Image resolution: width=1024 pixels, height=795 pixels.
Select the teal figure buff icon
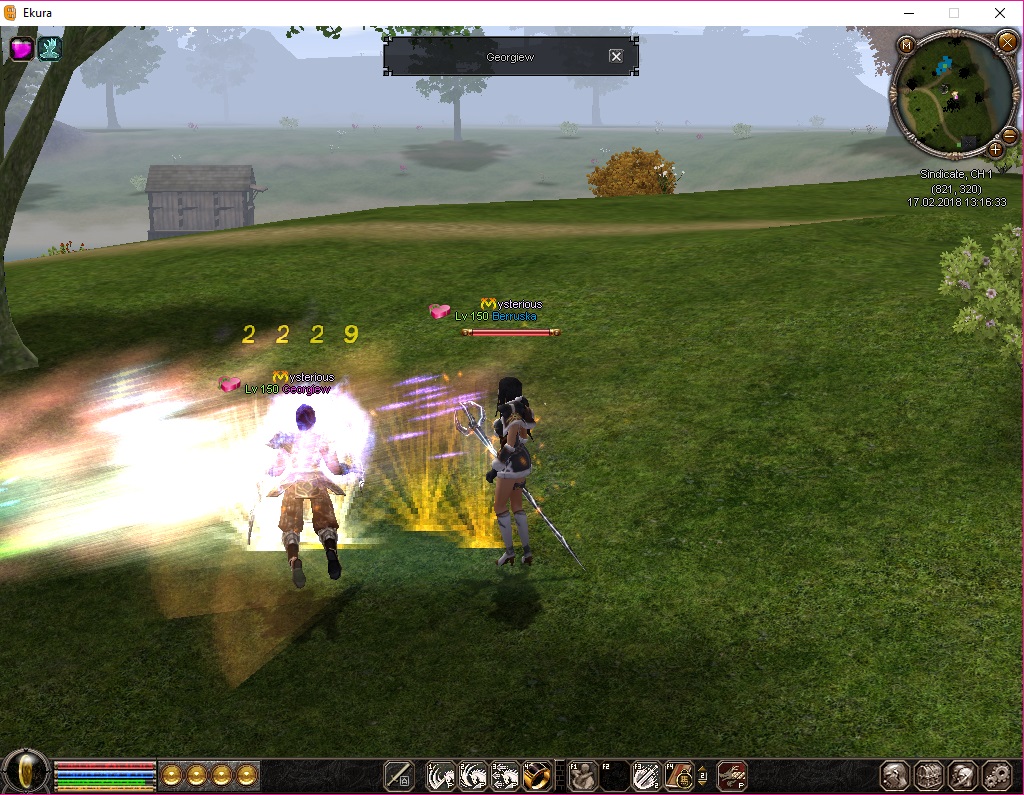pyautogui.click(x=49, y=48)
